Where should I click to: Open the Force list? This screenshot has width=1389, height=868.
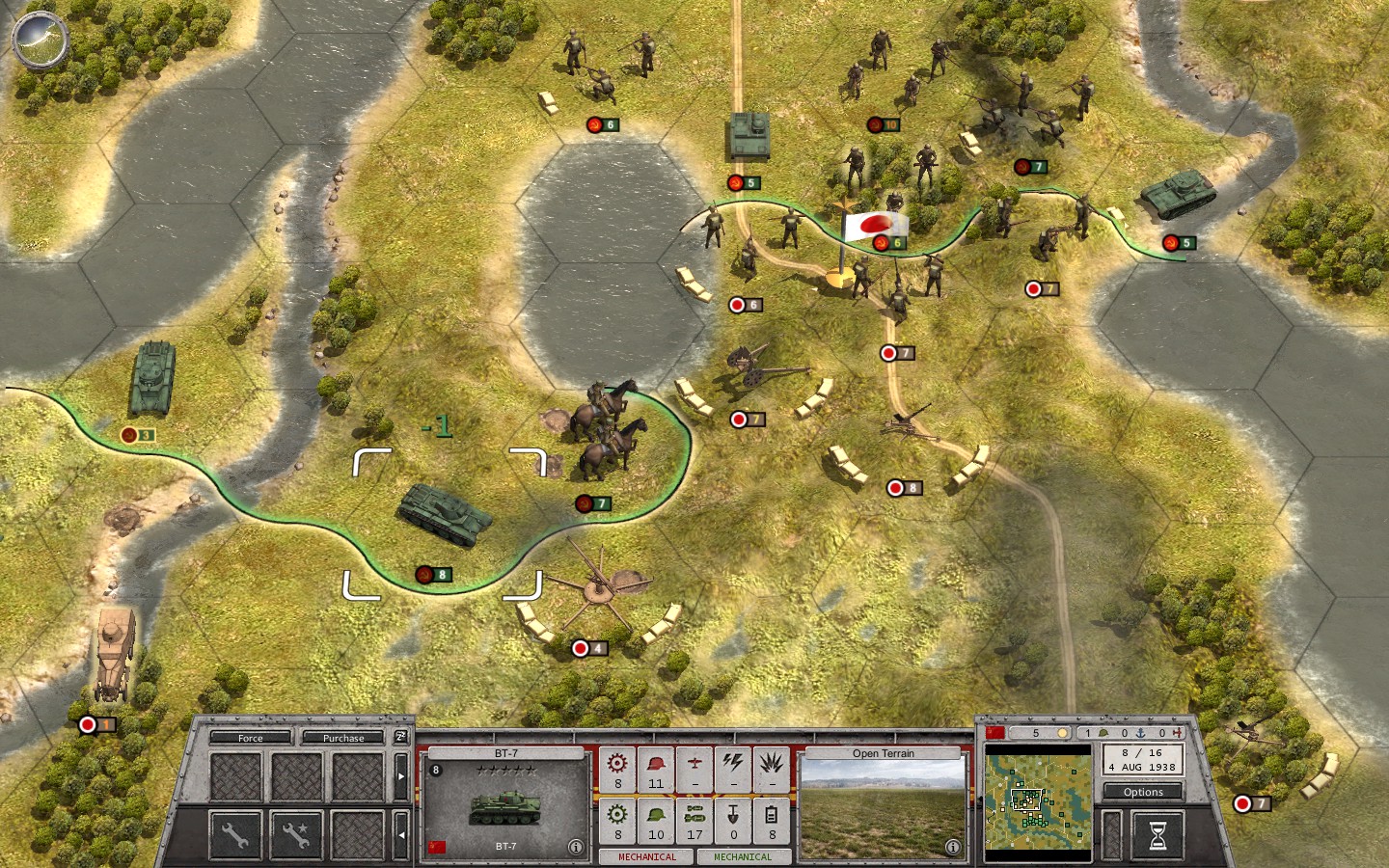(x=250, y=738)
